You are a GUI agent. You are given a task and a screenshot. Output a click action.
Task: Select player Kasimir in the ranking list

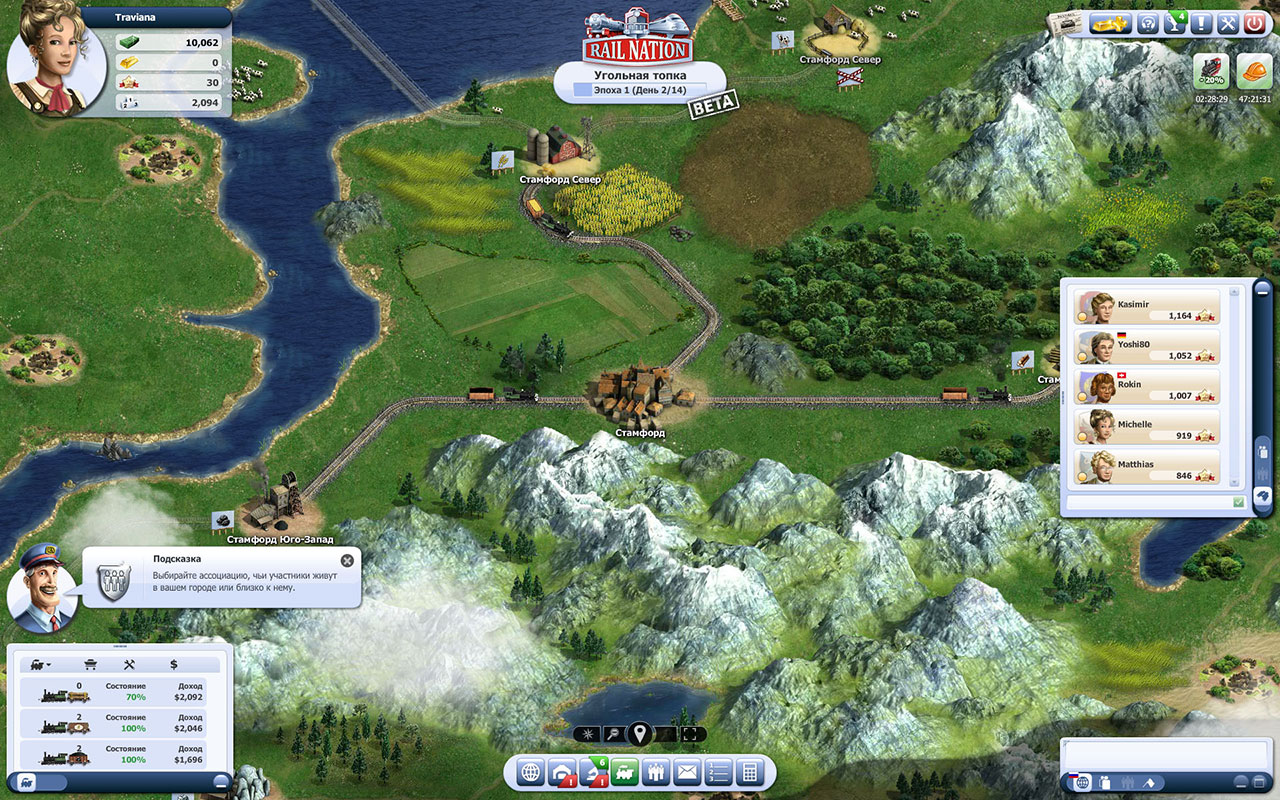[1147, 307]
